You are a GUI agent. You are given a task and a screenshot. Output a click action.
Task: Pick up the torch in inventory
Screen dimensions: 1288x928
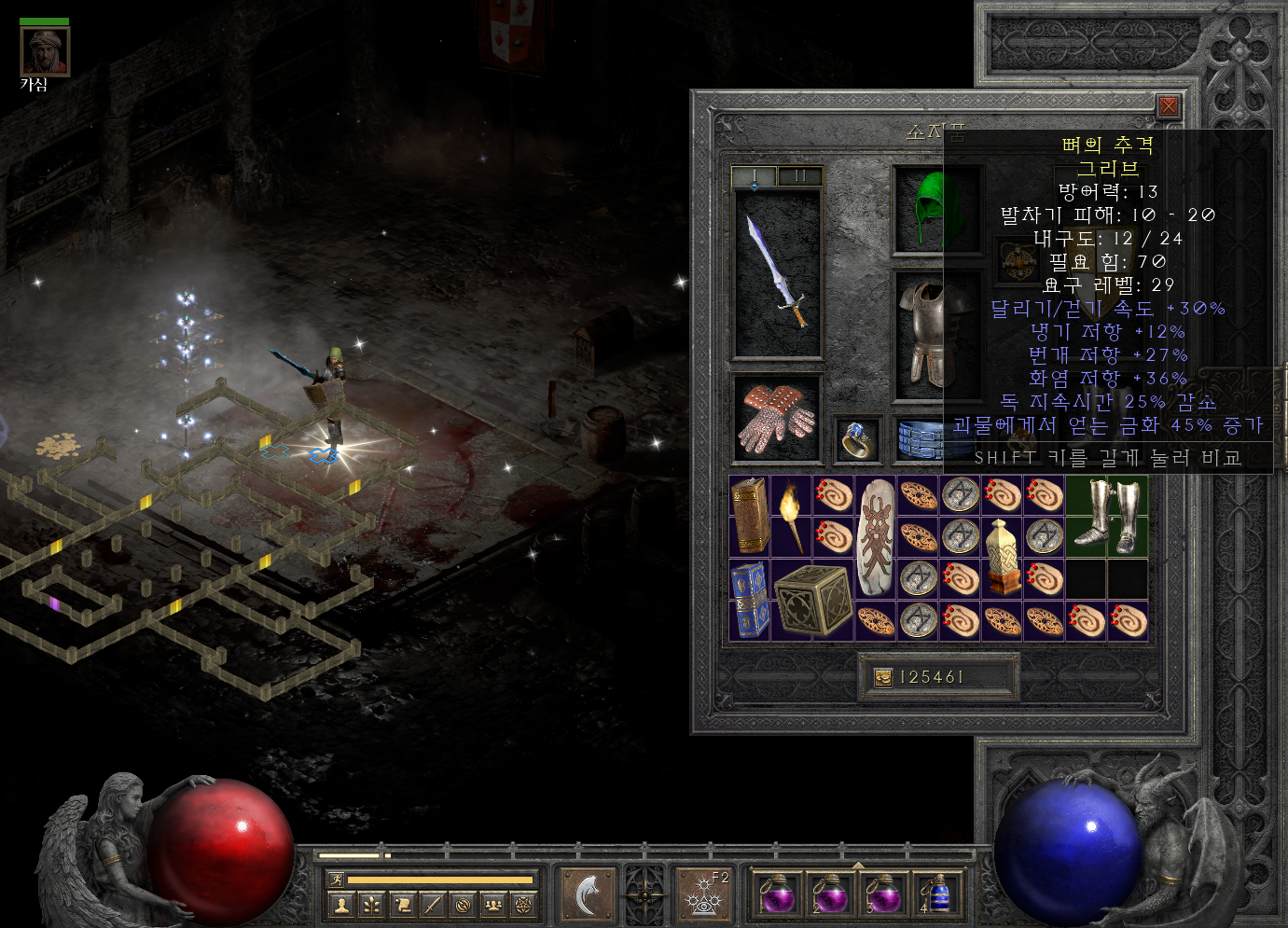pos(792,517)
